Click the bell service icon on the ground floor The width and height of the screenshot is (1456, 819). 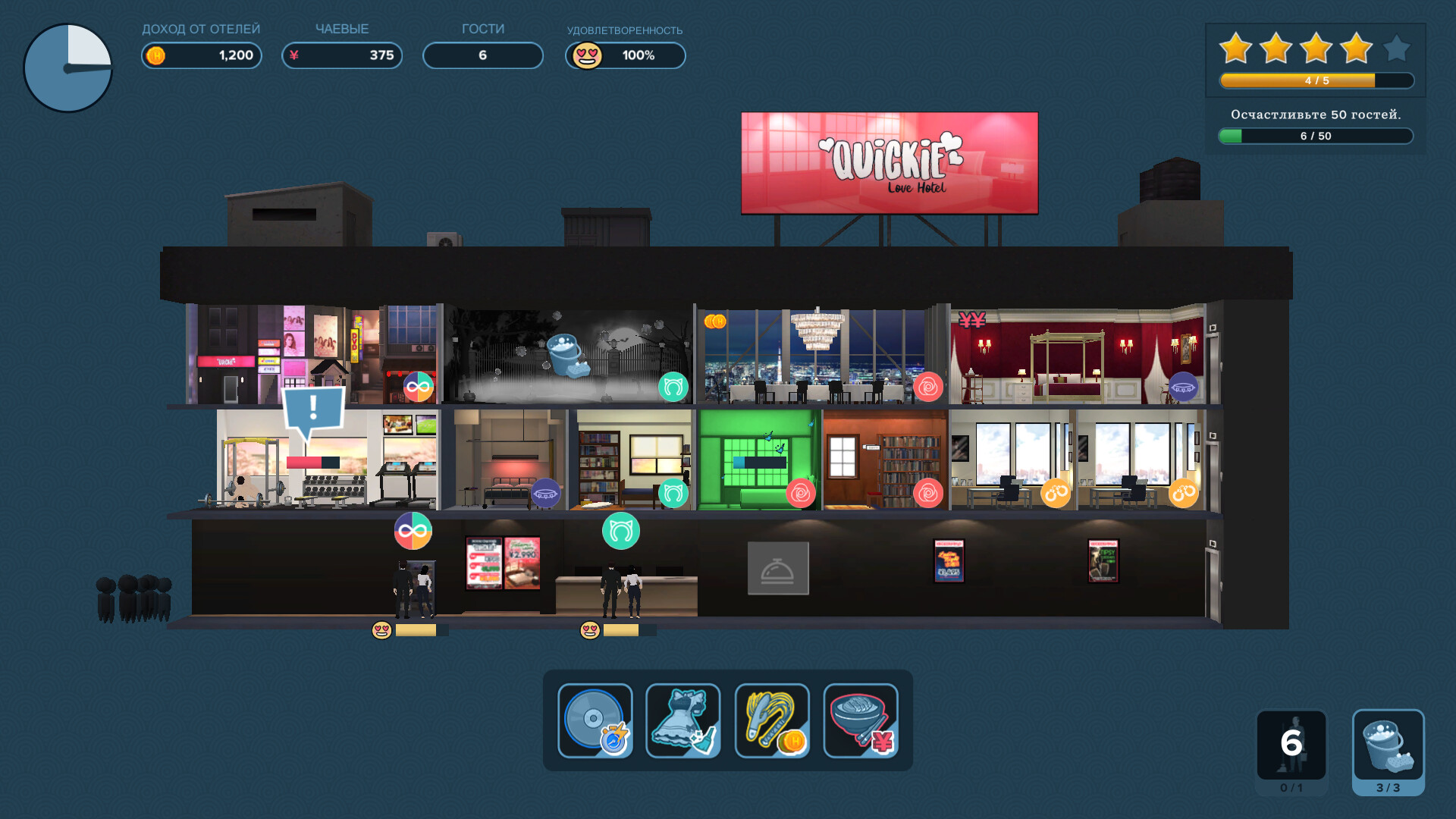[779, 567]
